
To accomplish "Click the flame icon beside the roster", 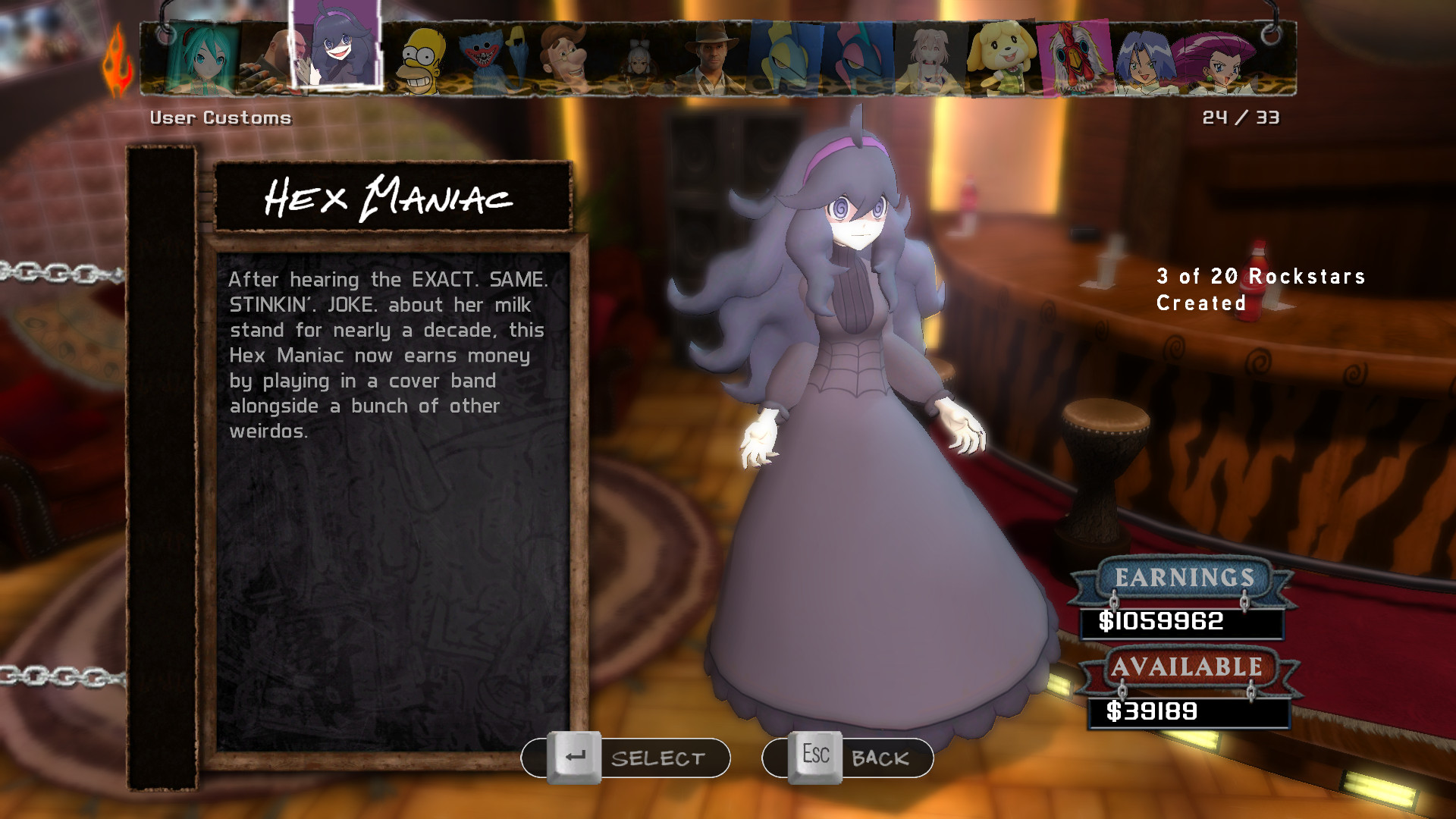I will [115, 59].
